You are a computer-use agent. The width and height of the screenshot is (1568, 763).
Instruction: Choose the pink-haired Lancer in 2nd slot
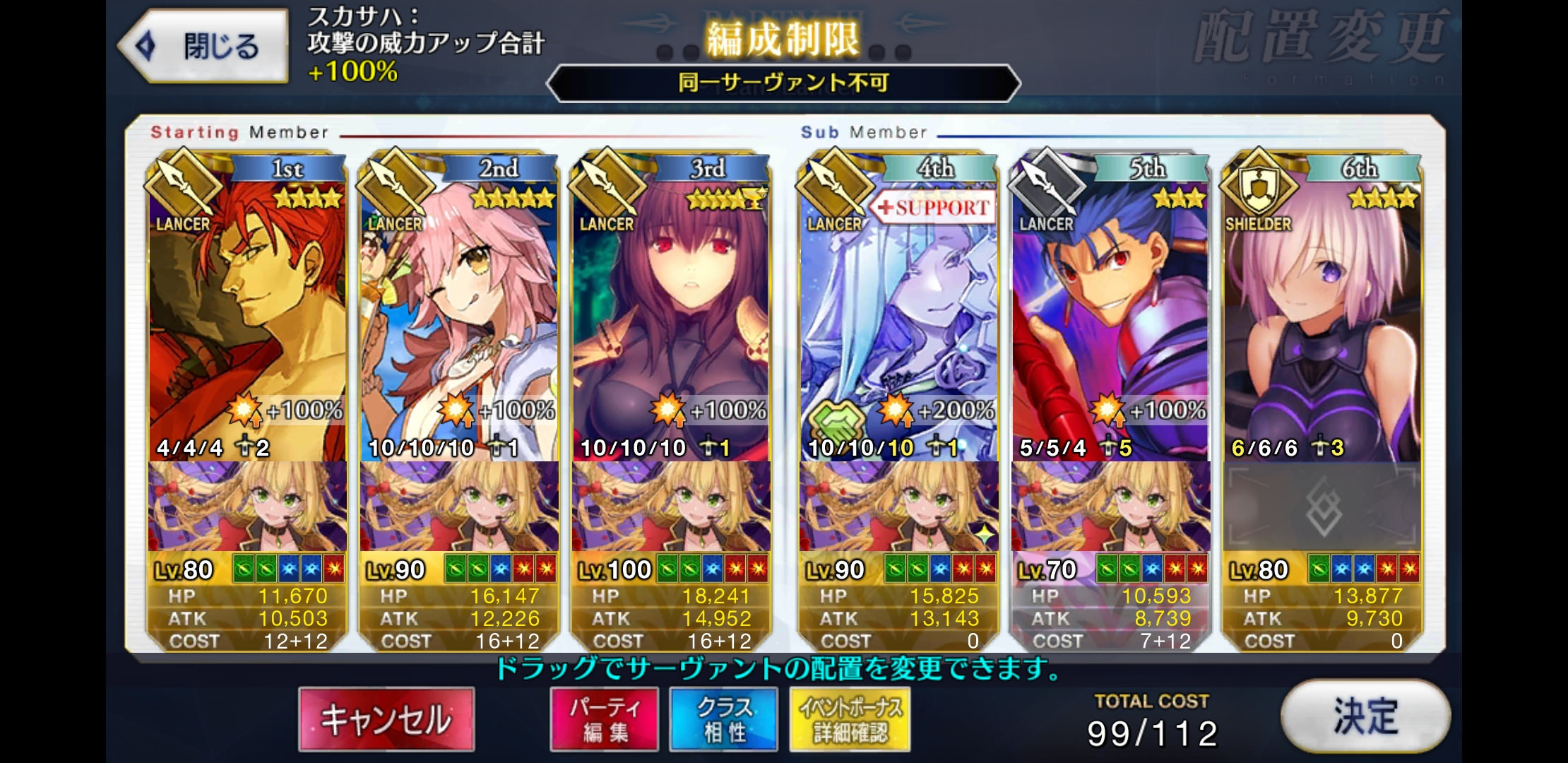tap(459, 318)
